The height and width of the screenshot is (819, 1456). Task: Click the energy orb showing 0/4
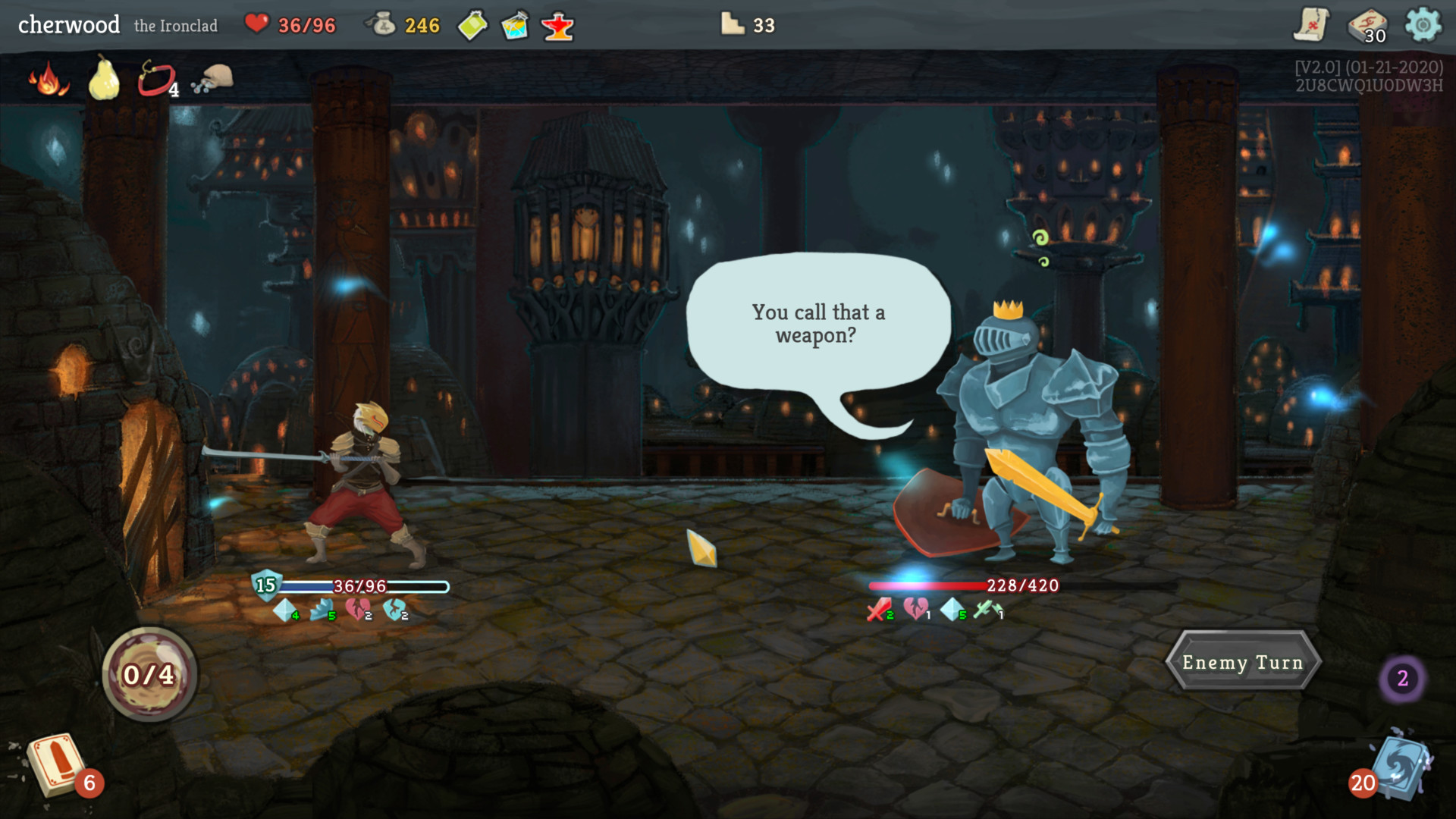coord(149,674)
